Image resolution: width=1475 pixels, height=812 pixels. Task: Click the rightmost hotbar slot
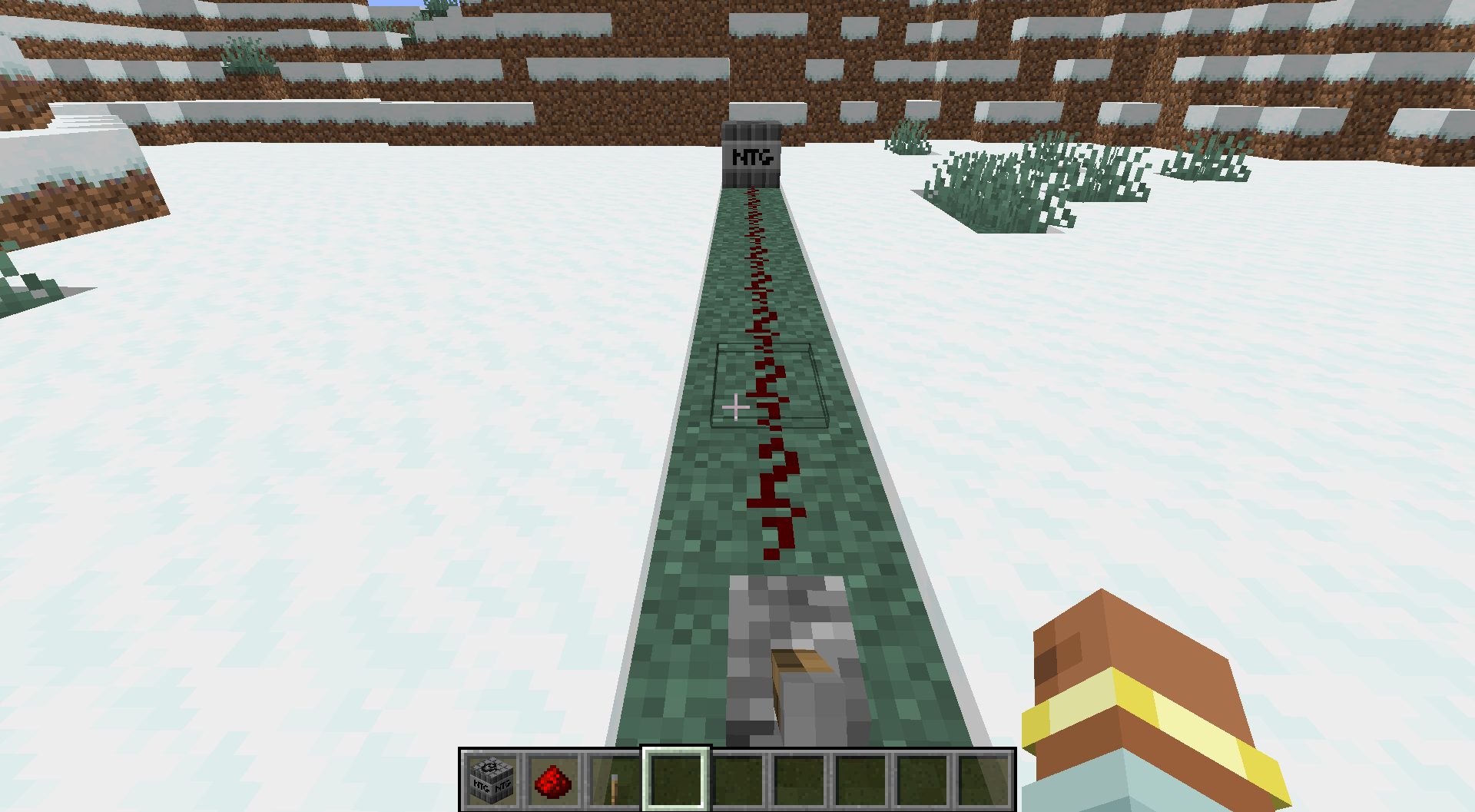pos(982,782)
